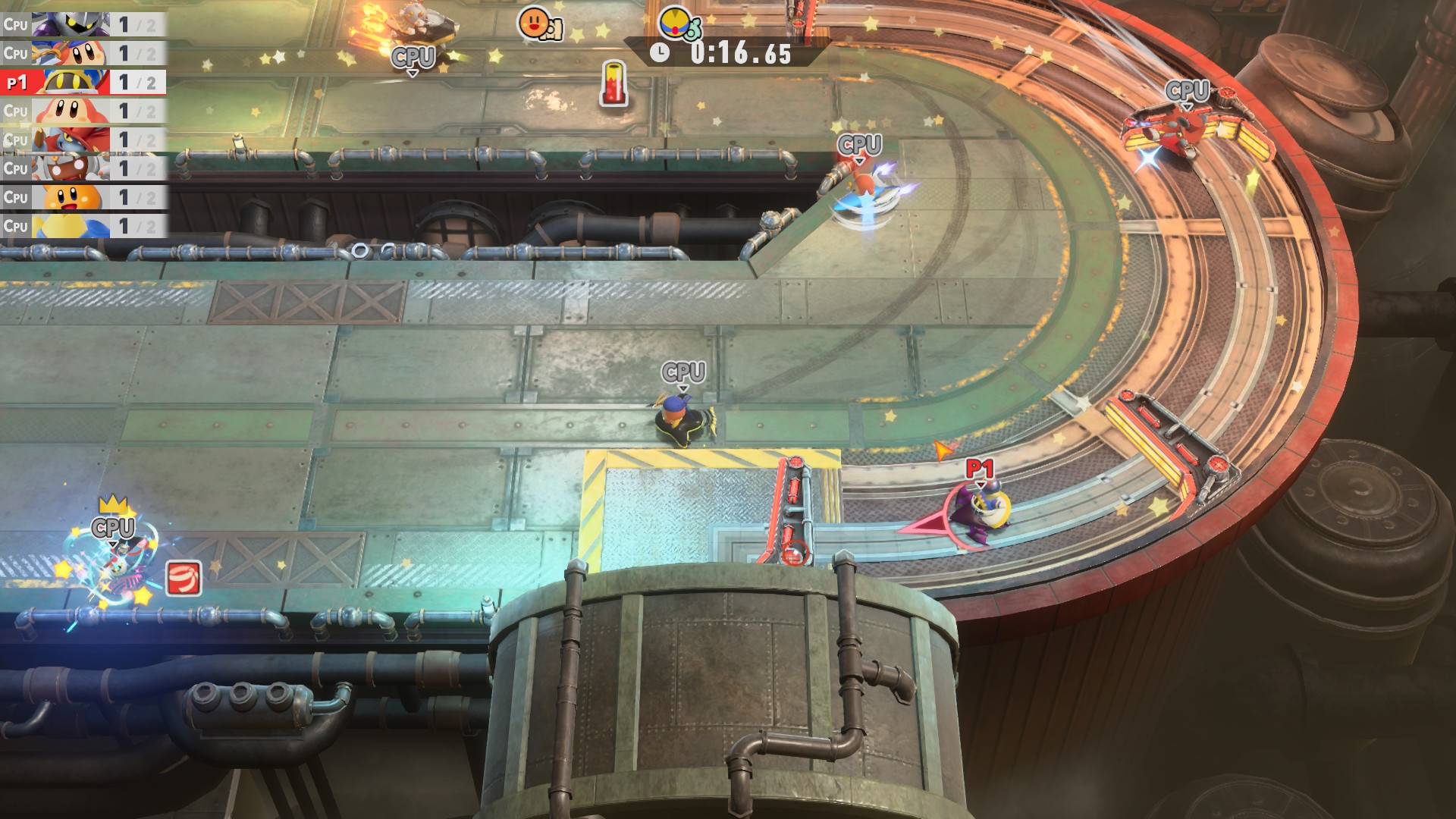The image size is (1456, 819).
Task: Click the 1/2 score counter on the P1 row
Action: pyautogui.click(x=136, y=83)
